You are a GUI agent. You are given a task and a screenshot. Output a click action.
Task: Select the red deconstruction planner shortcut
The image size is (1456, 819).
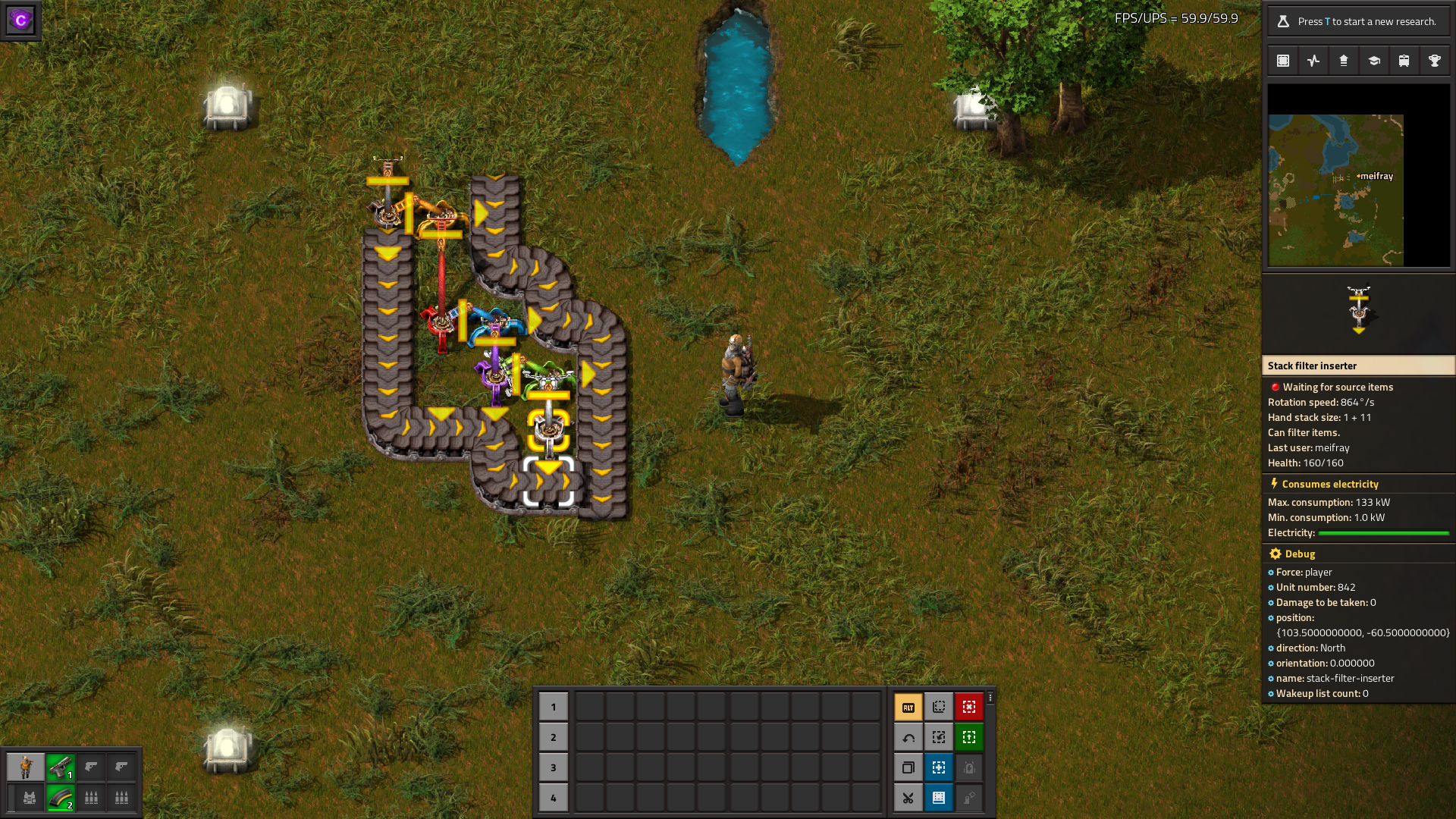click(x=969, y=706)
